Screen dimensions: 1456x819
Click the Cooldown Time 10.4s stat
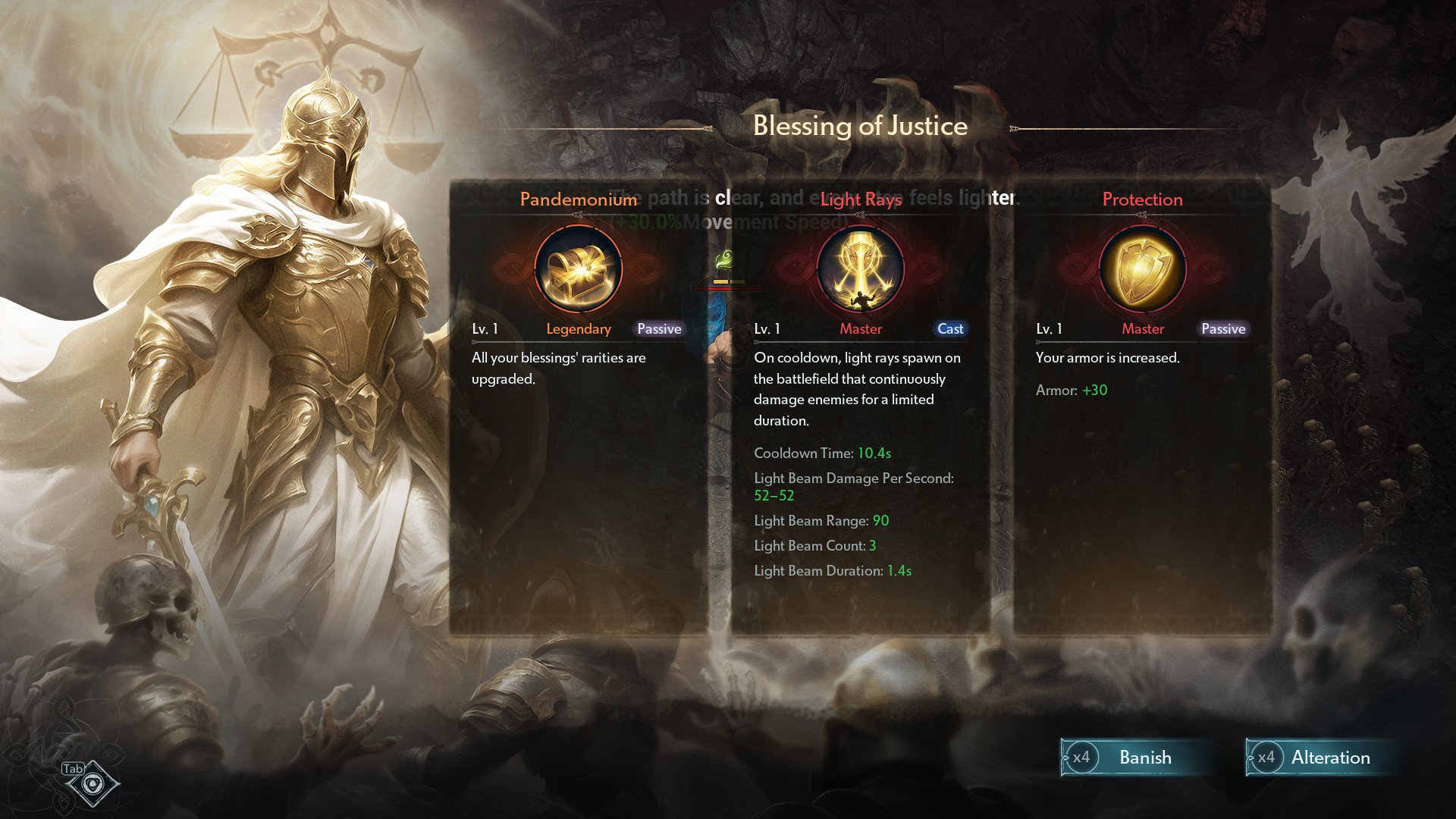pyautogui.click(x=821, y=453)
